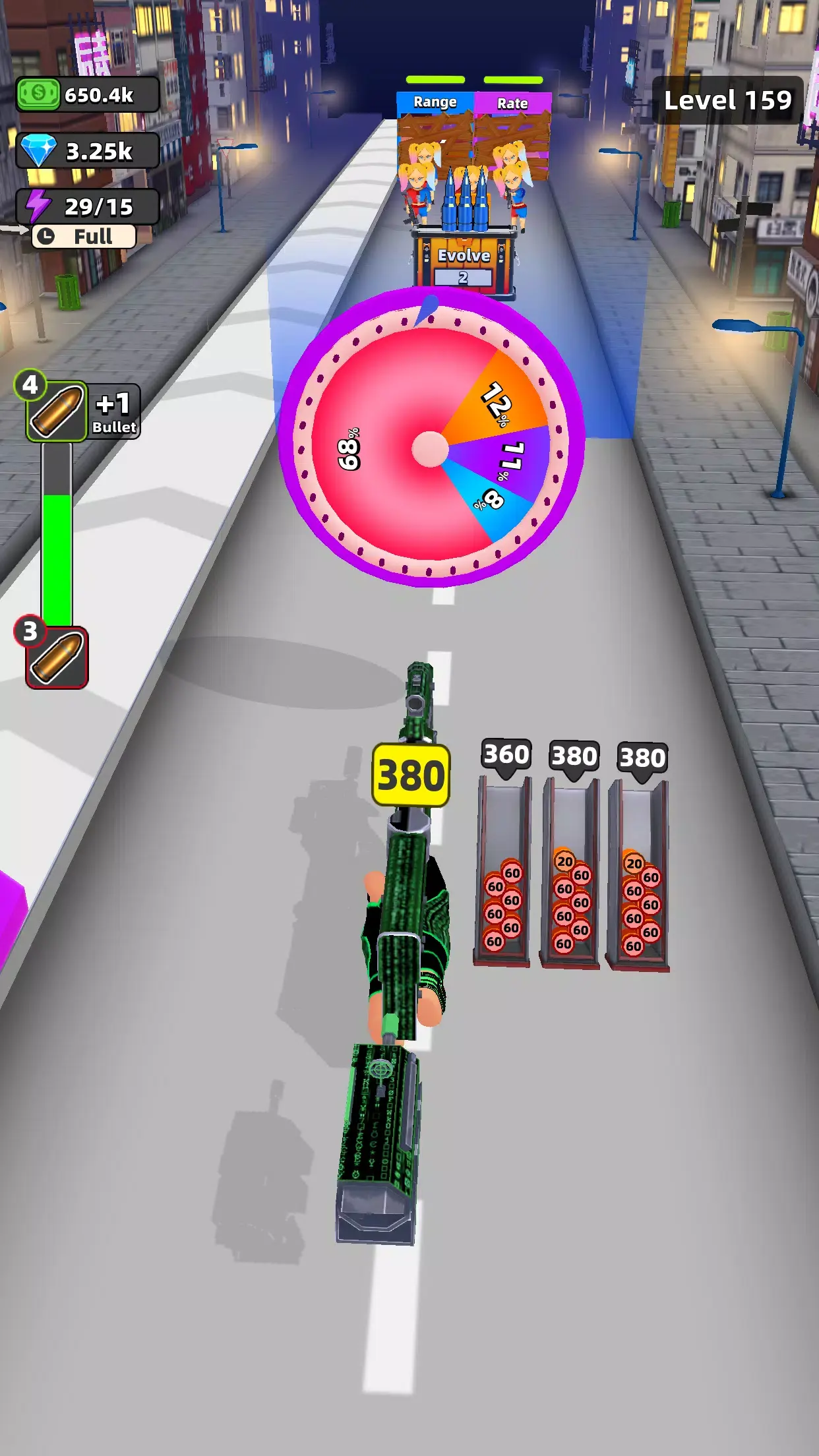Tap the green cash currency icon

coord(38,94)
